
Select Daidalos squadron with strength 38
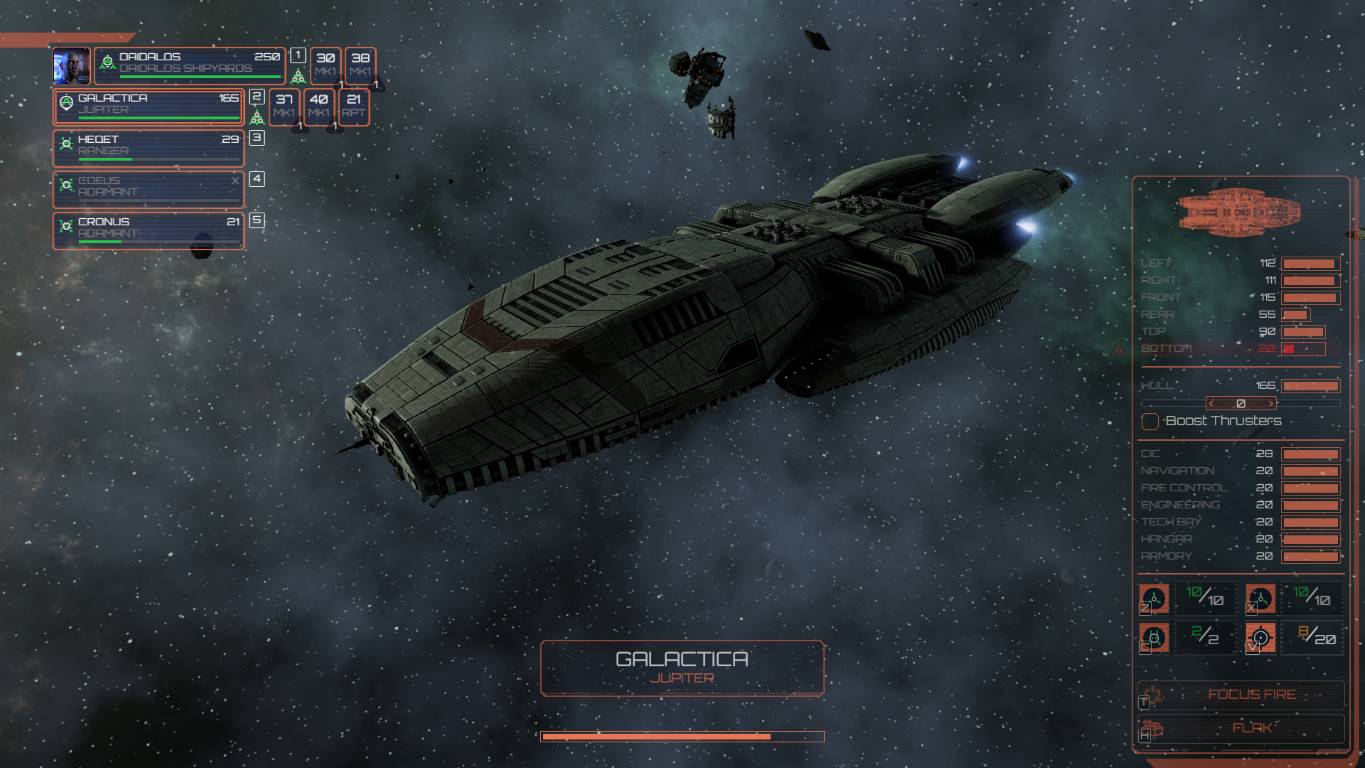click(361, 65)
